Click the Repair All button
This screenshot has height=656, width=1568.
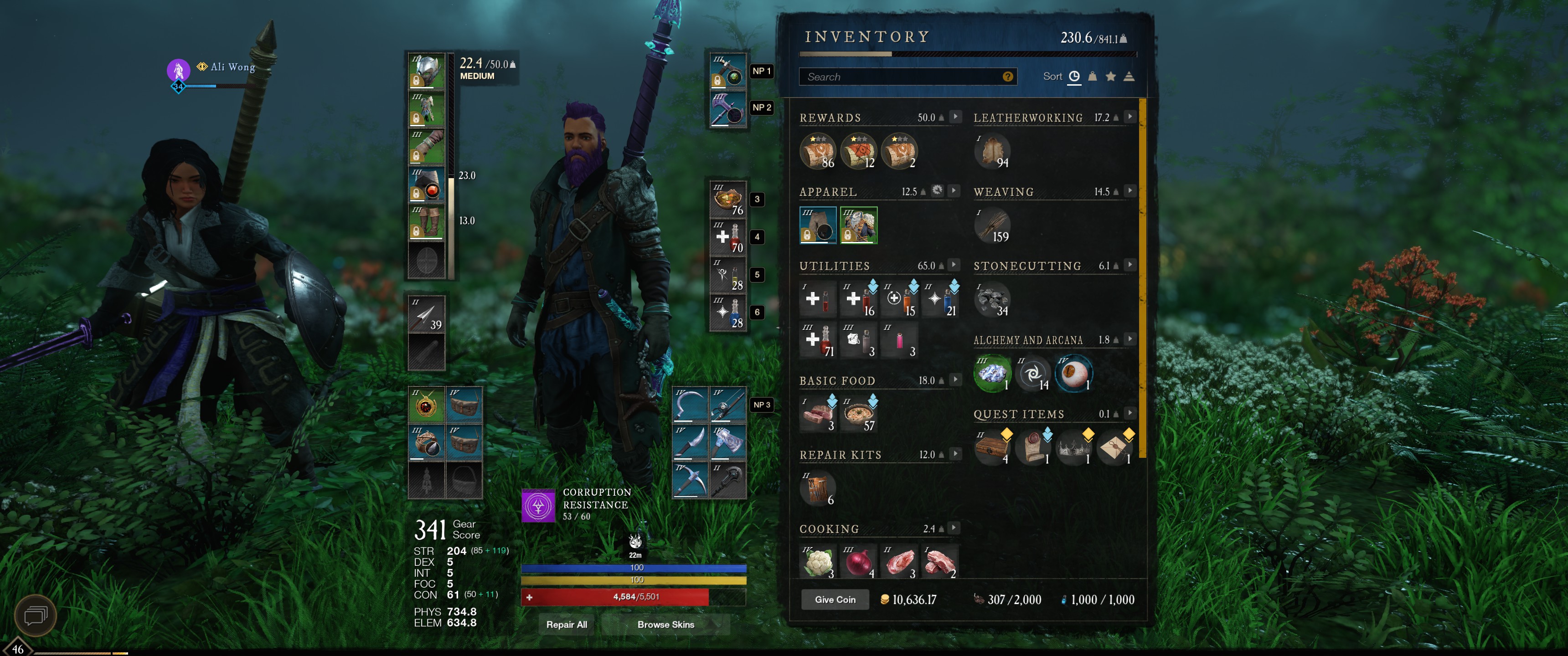(x=566, y=625)
